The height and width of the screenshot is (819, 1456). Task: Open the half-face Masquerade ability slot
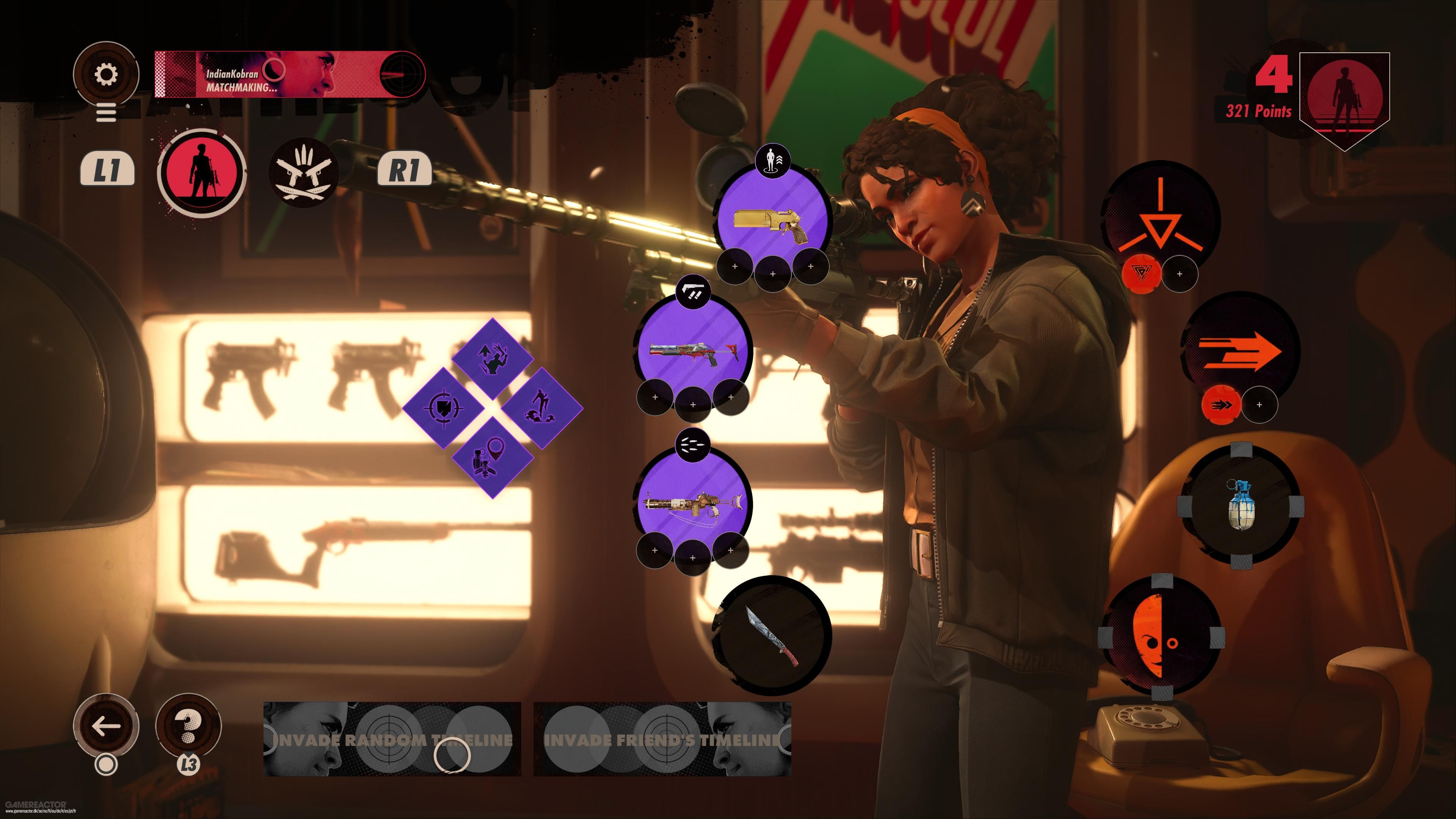(1160, 637)
